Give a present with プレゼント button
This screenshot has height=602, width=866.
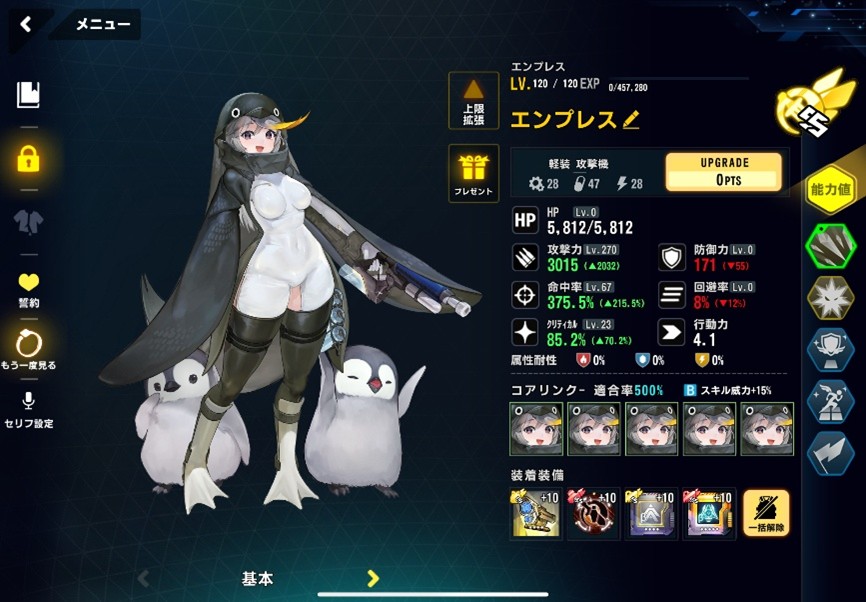click(473, 173)
